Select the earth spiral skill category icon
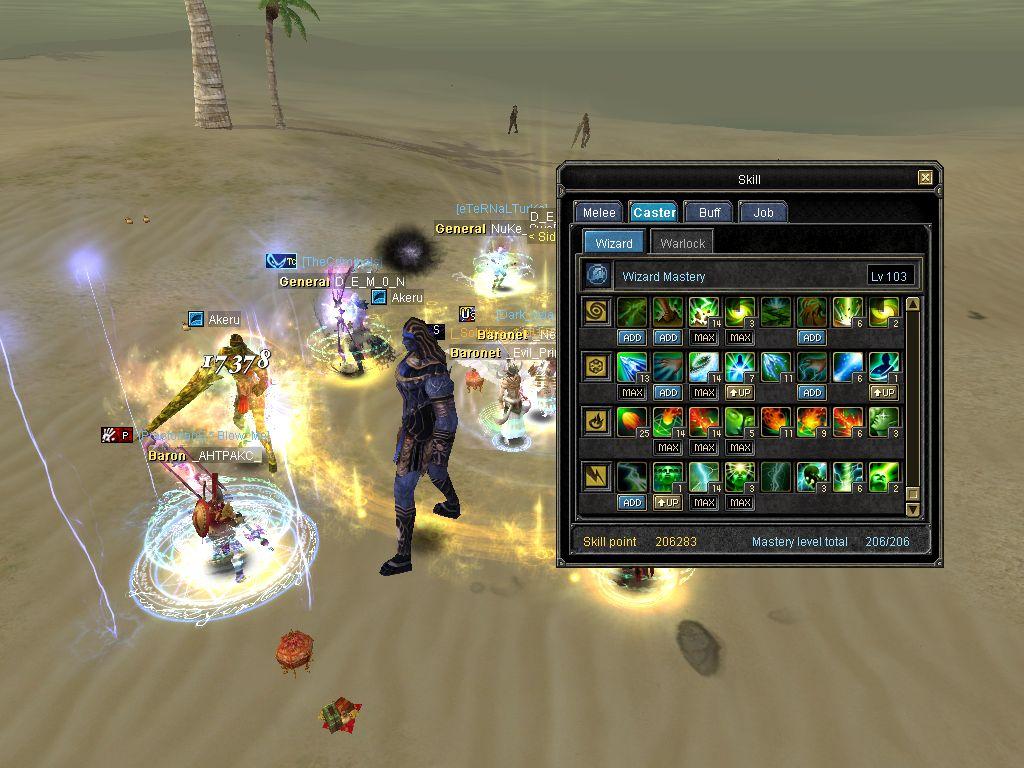Screen dimensions: 1024x768 point(598,312)
